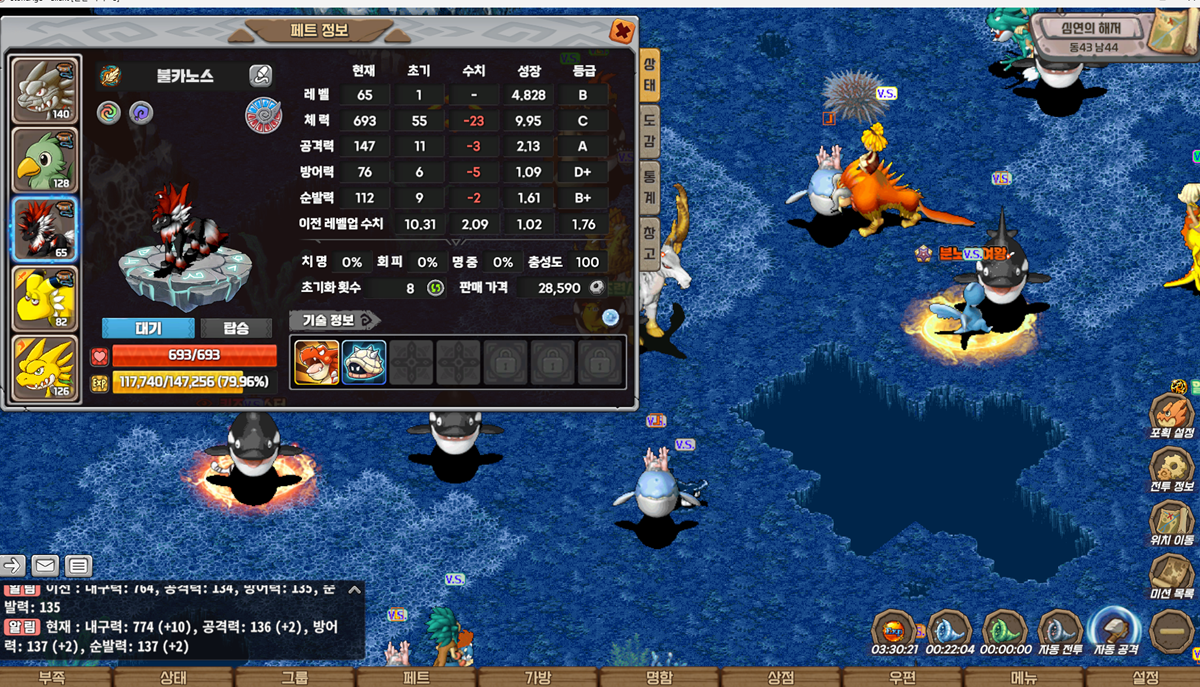Set pet to 대기 standby
Image resolution: width=1200 pixels, height=687 pixels.
click(148, 328)
